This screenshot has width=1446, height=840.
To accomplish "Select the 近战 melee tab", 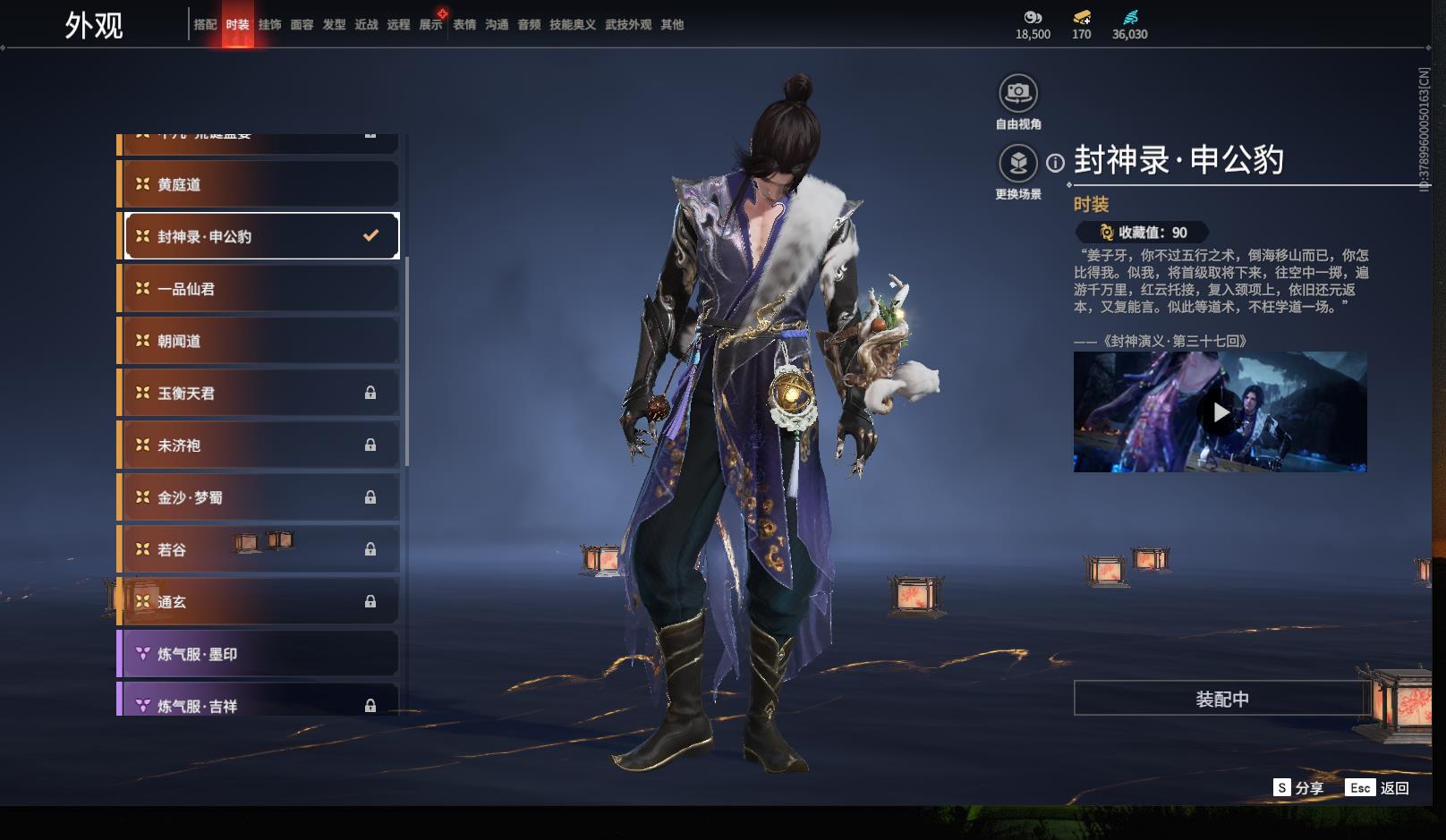I will (366, 25).
